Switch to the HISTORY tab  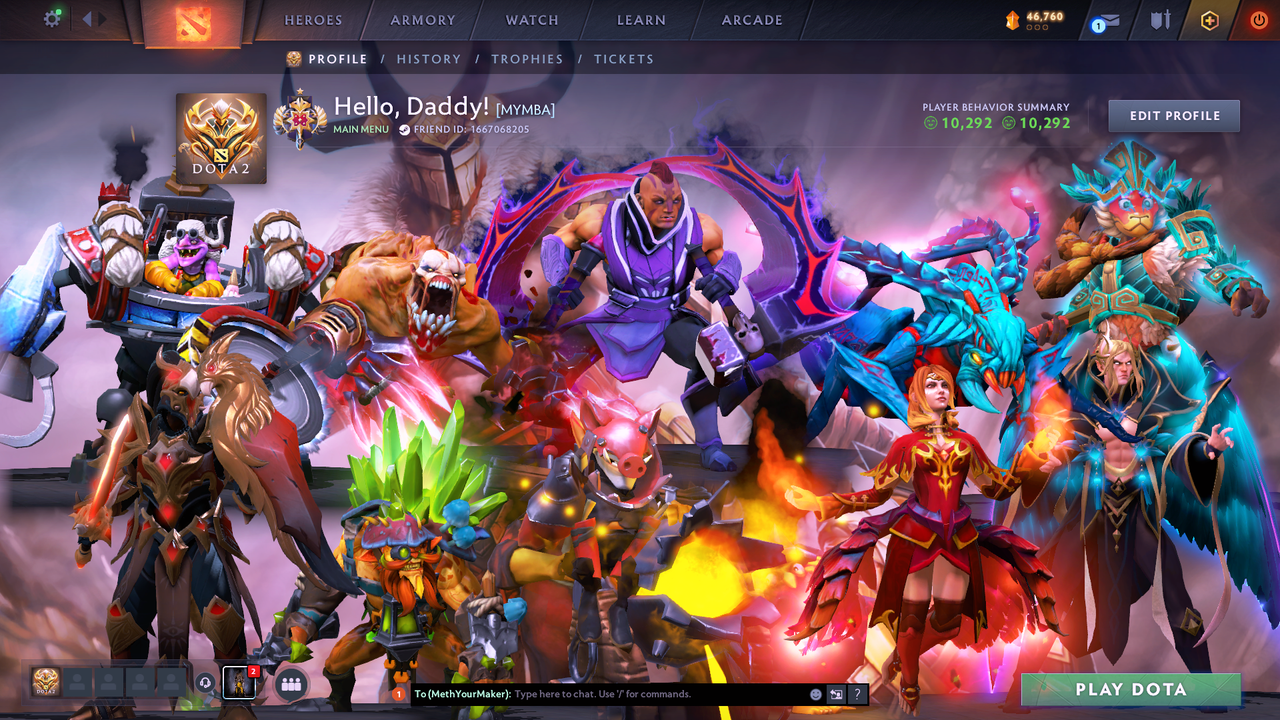[428, 59]
